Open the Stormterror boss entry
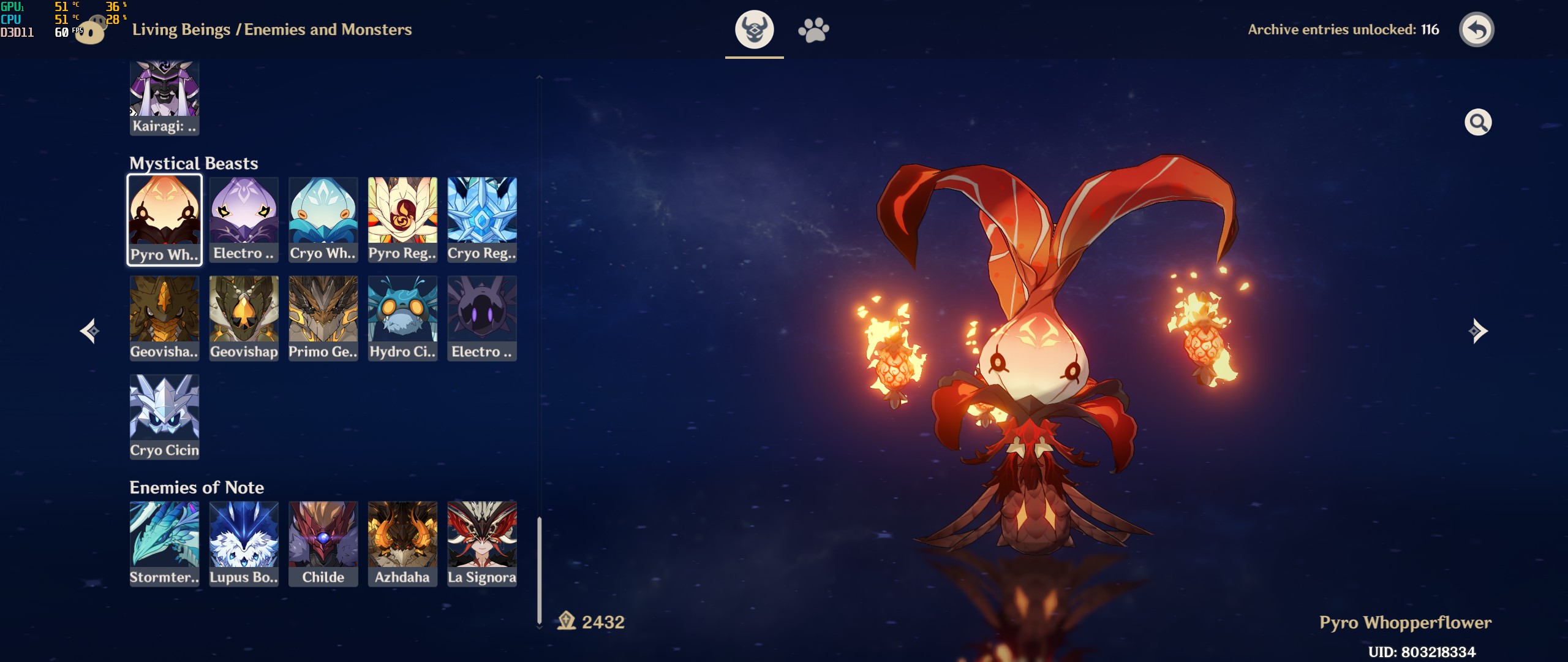Viewport: 1568px width, 662px height. coord(164,544)
